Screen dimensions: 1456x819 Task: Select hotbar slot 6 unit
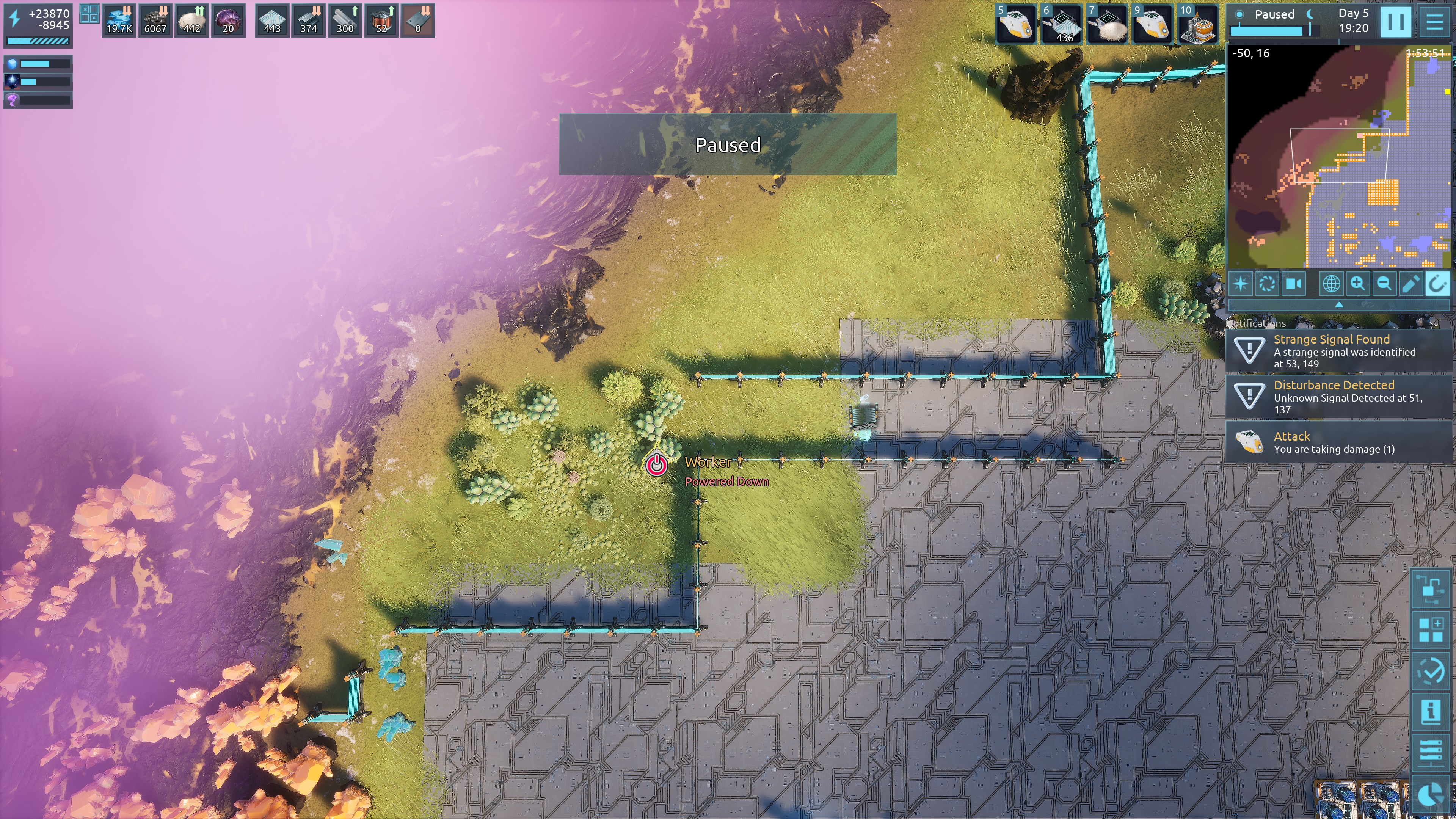point(1061,24)
